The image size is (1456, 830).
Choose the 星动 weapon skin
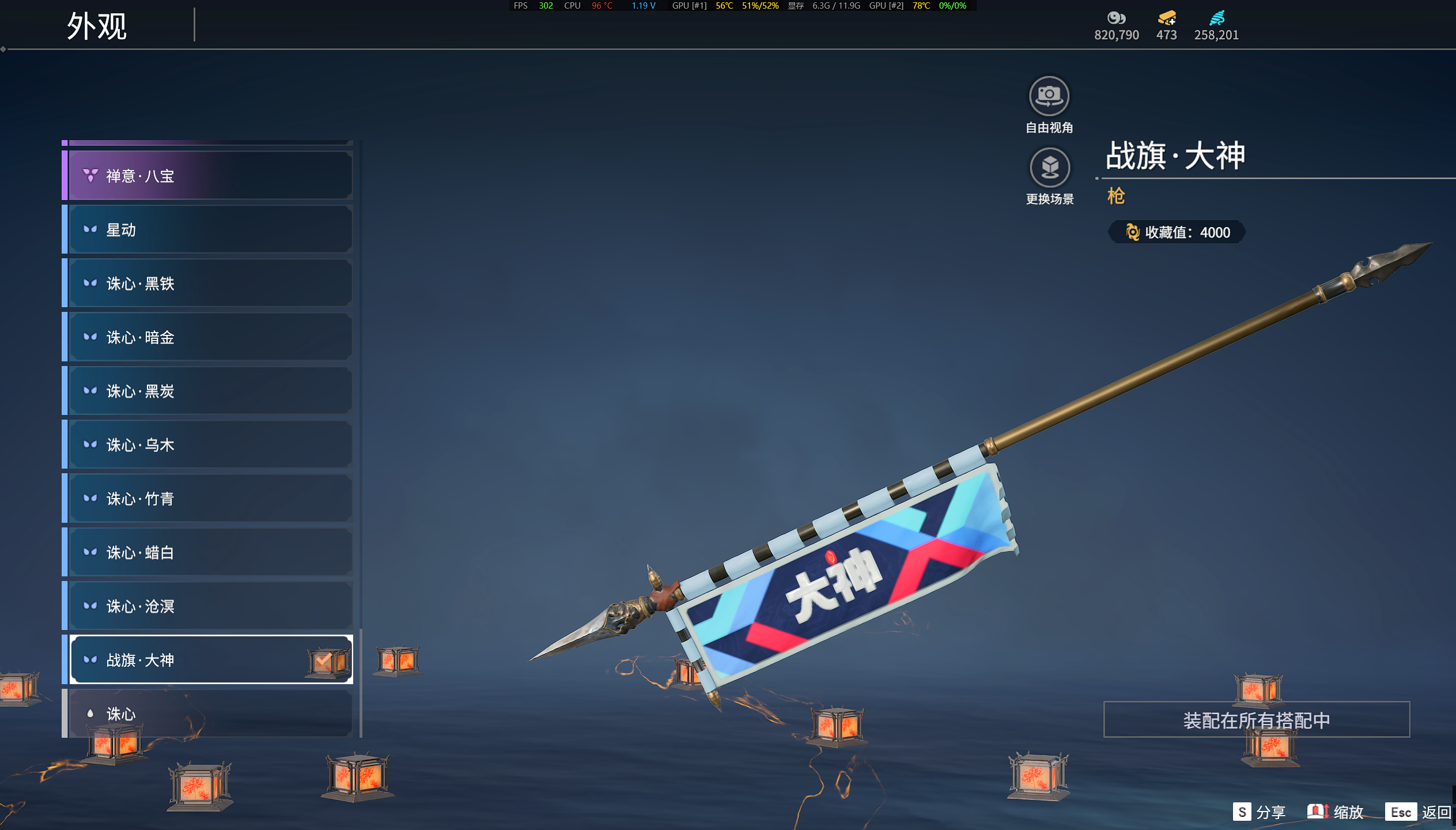pyautogui.click(x=210, y=230)
